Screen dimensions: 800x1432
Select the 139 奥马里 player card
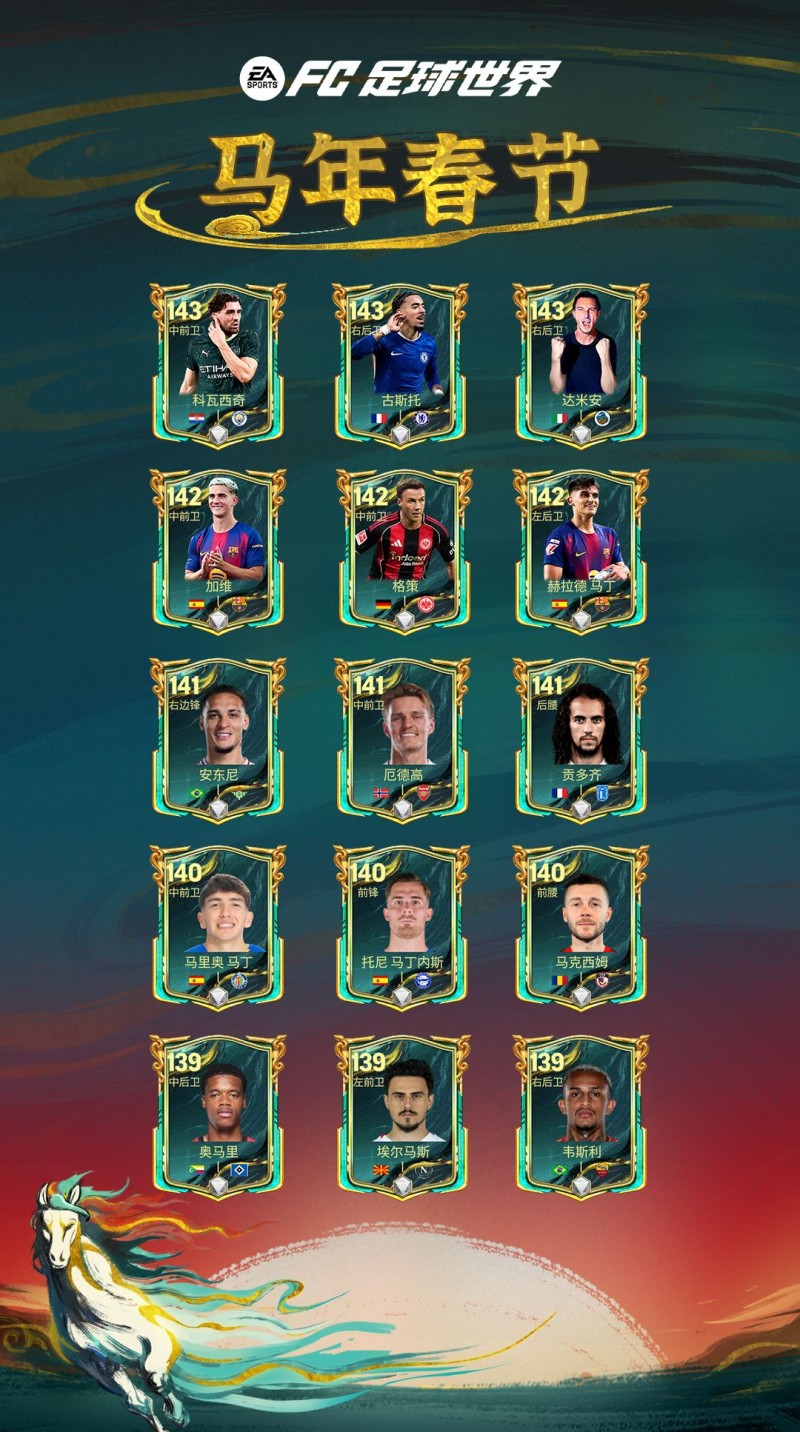(x=218, y=1115)
